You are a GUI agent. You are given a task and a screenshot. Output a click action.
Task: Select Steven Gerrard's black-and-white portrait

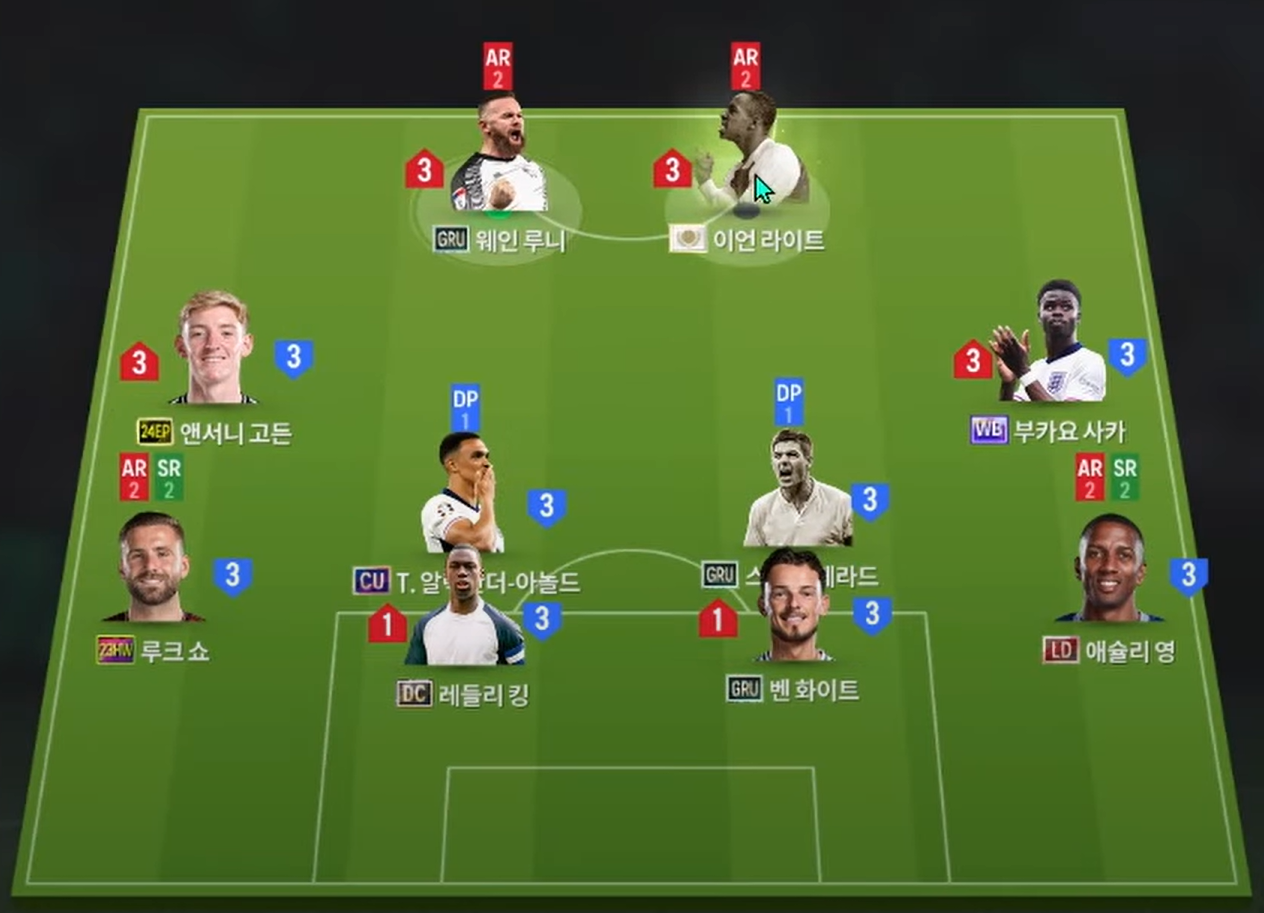[x=797, y=488]
